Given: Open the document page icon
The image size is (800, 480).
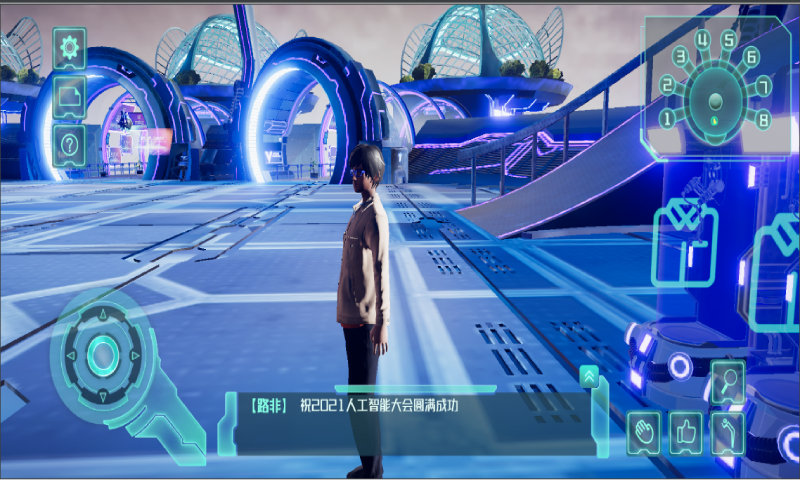Looking at the screenshot, I should 69,96.
